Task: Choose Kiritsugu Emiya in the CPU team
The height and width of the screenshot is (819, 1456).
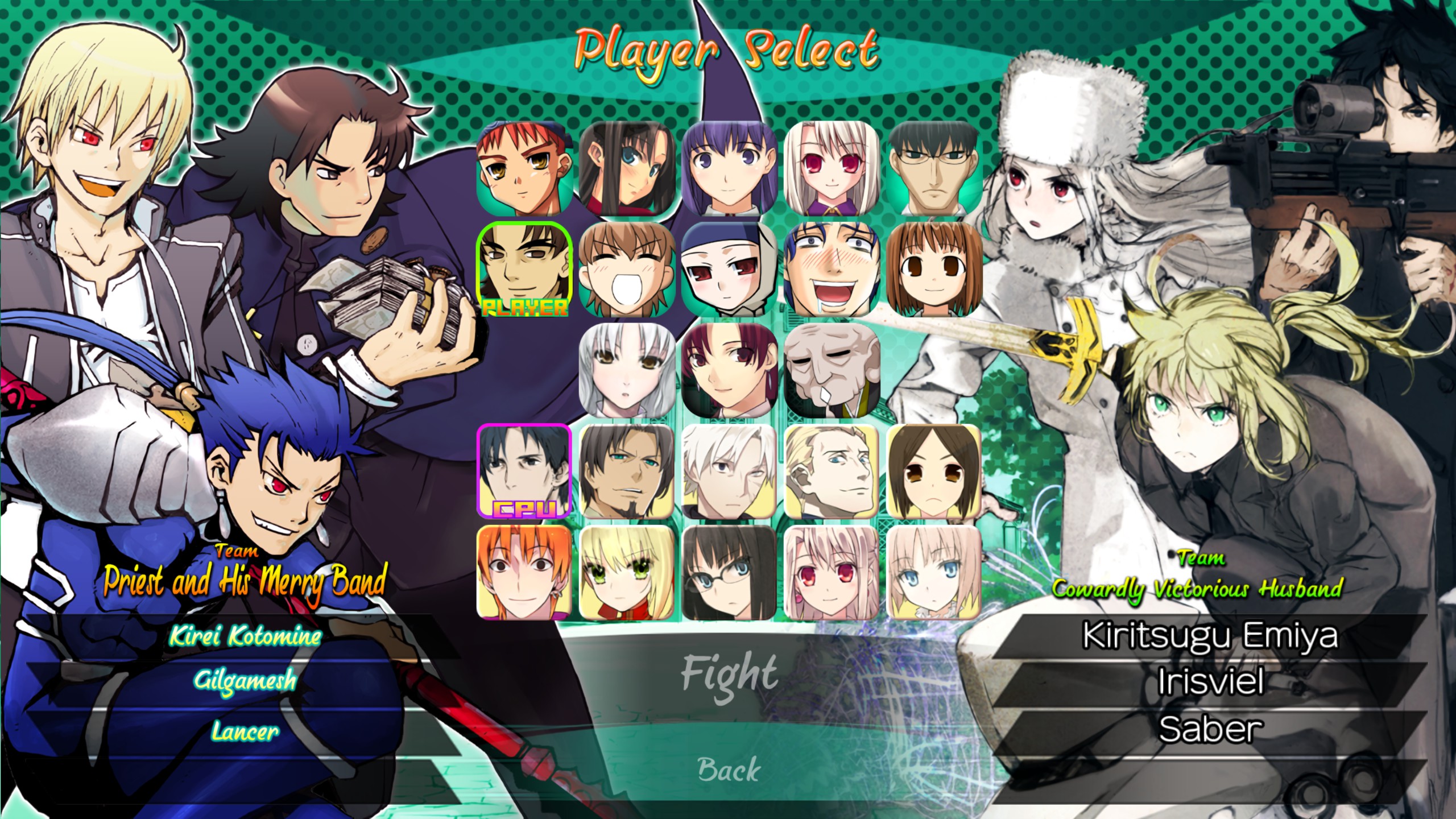Action: 1210,636
